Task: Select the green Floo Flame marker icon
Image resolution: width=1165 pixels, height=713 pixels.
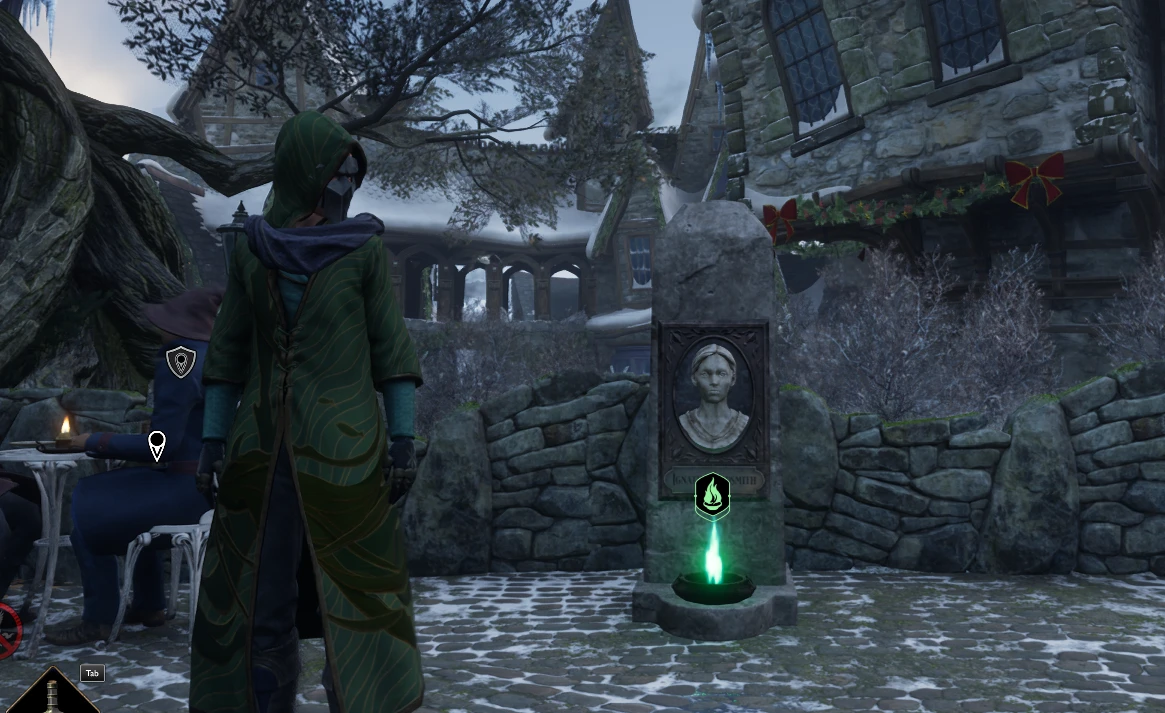Action: coord(712,495)
